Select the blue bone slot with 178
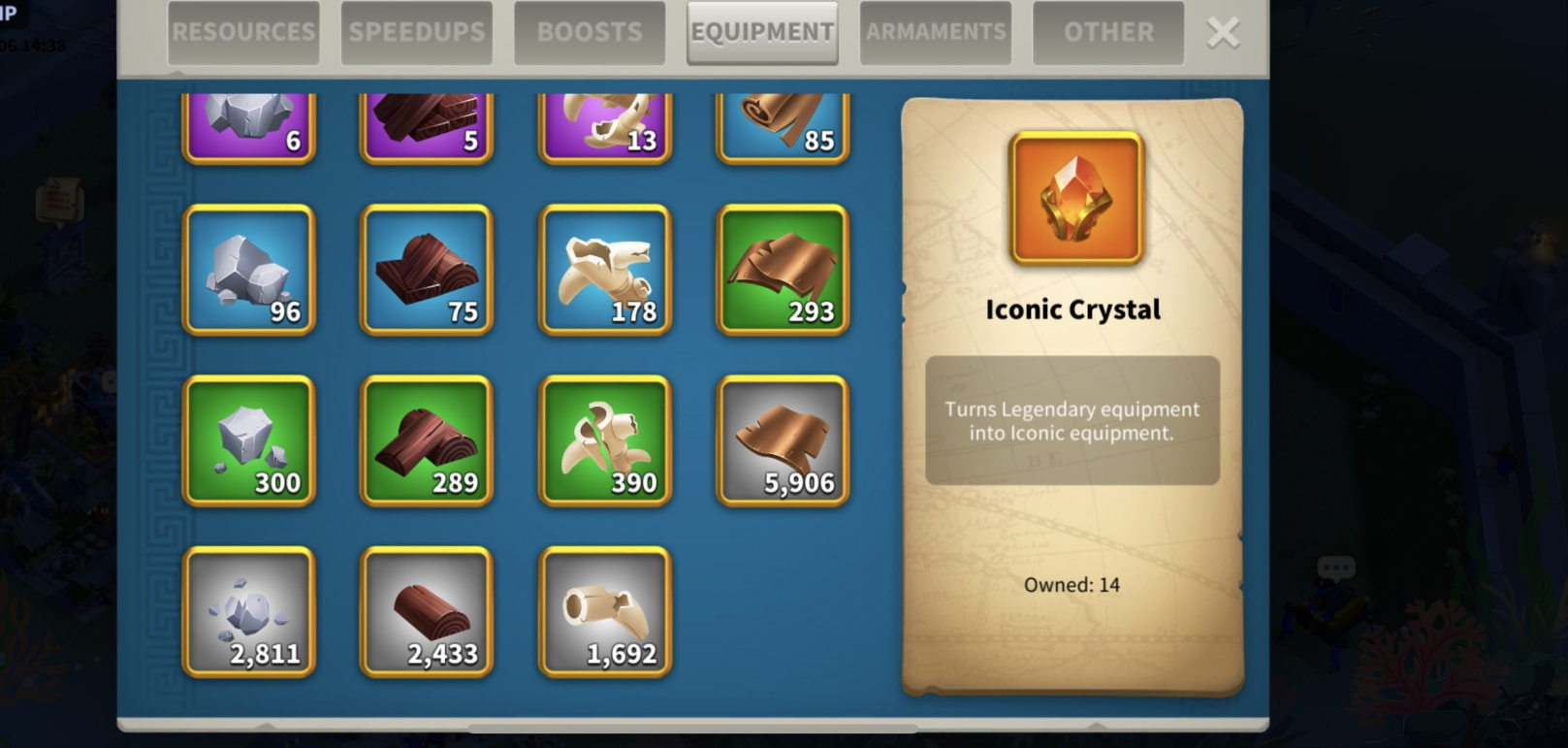Image resolution: width=1568 pixels, height=748 pixels. [605, 270]
